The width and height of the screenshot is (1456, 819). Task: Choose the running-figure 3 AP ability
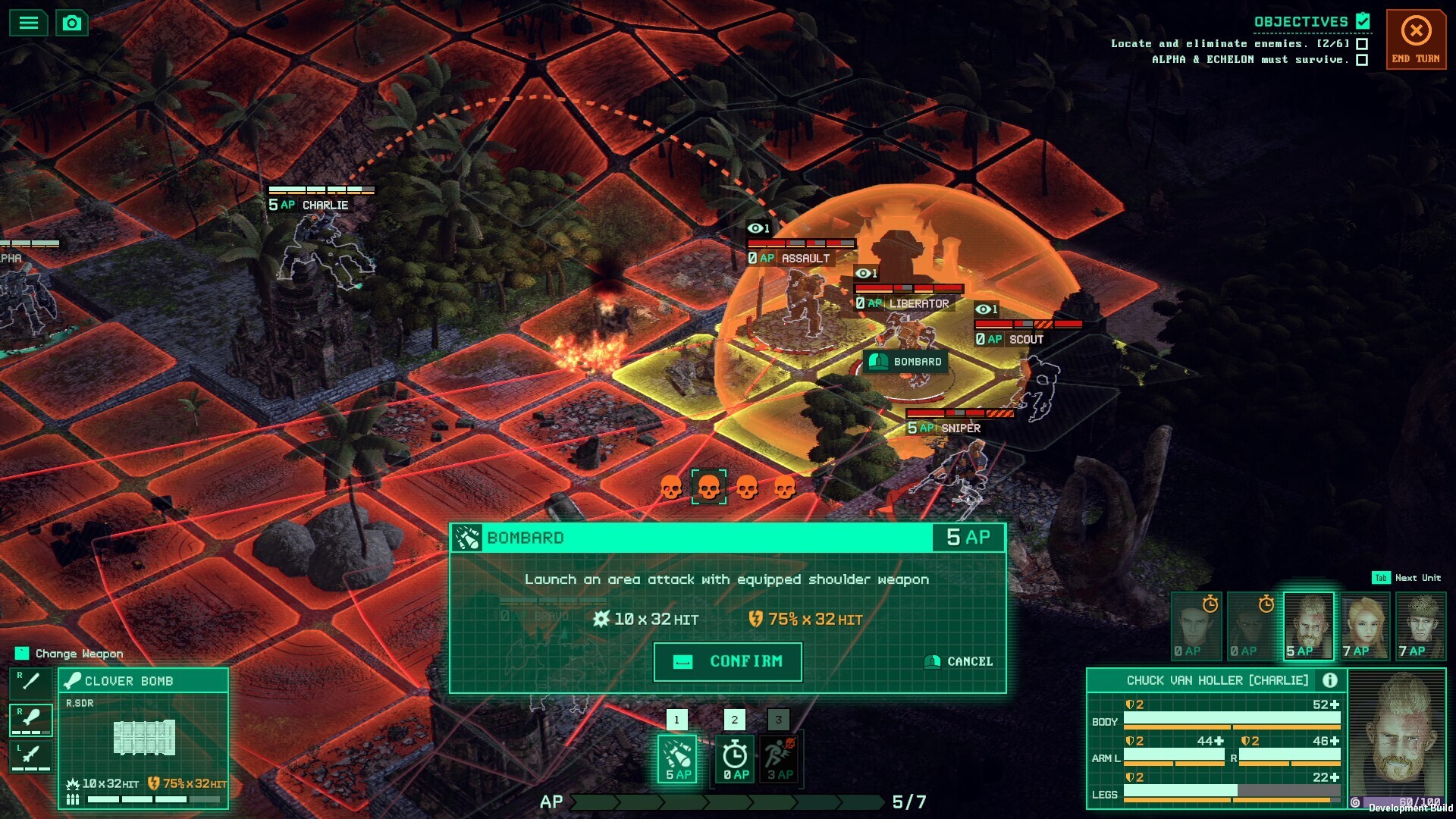click(x=779, y=758)
